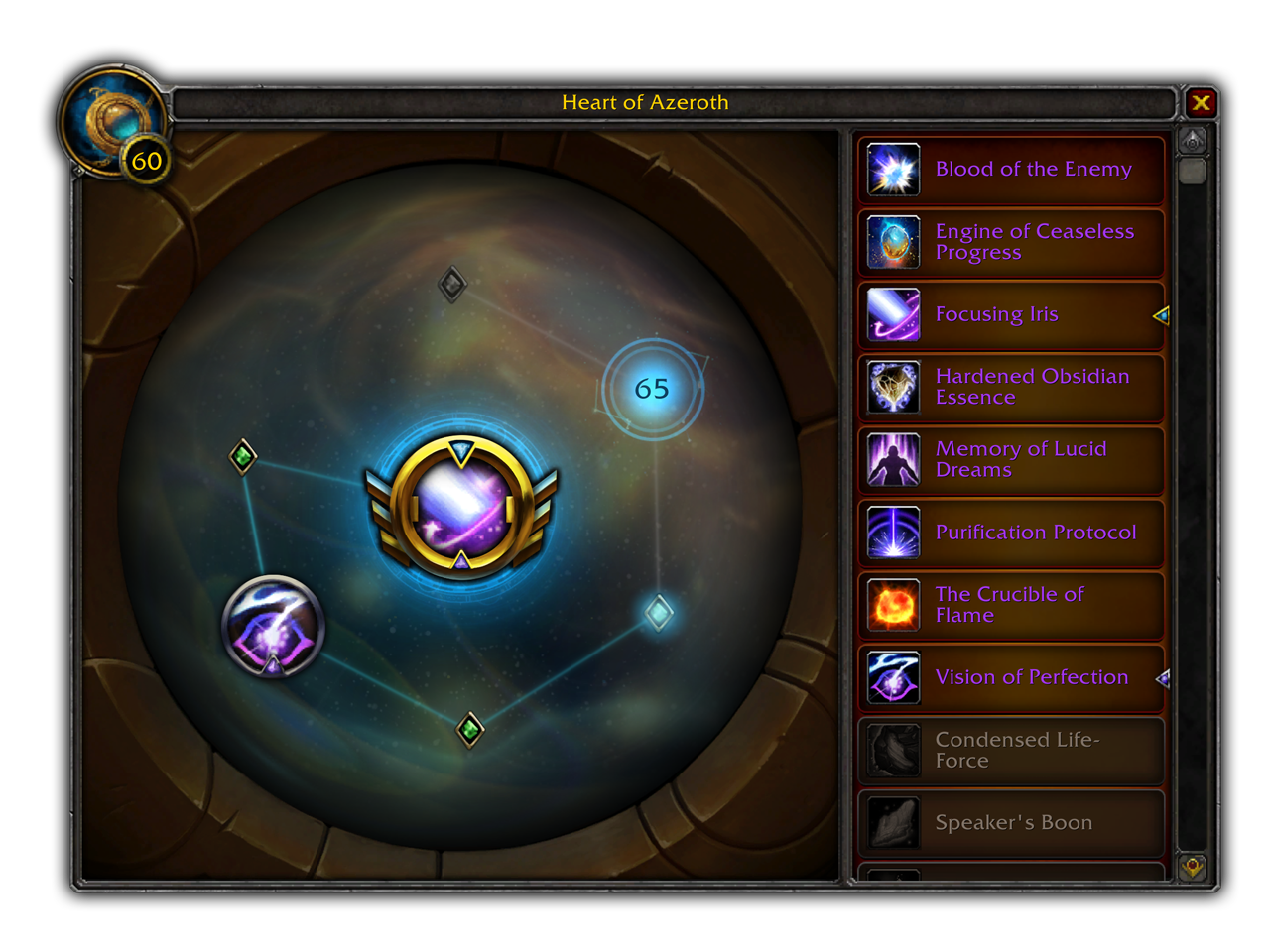
Task: Click the equipped minor essence slot orb
Action: (x=272, y=627)
